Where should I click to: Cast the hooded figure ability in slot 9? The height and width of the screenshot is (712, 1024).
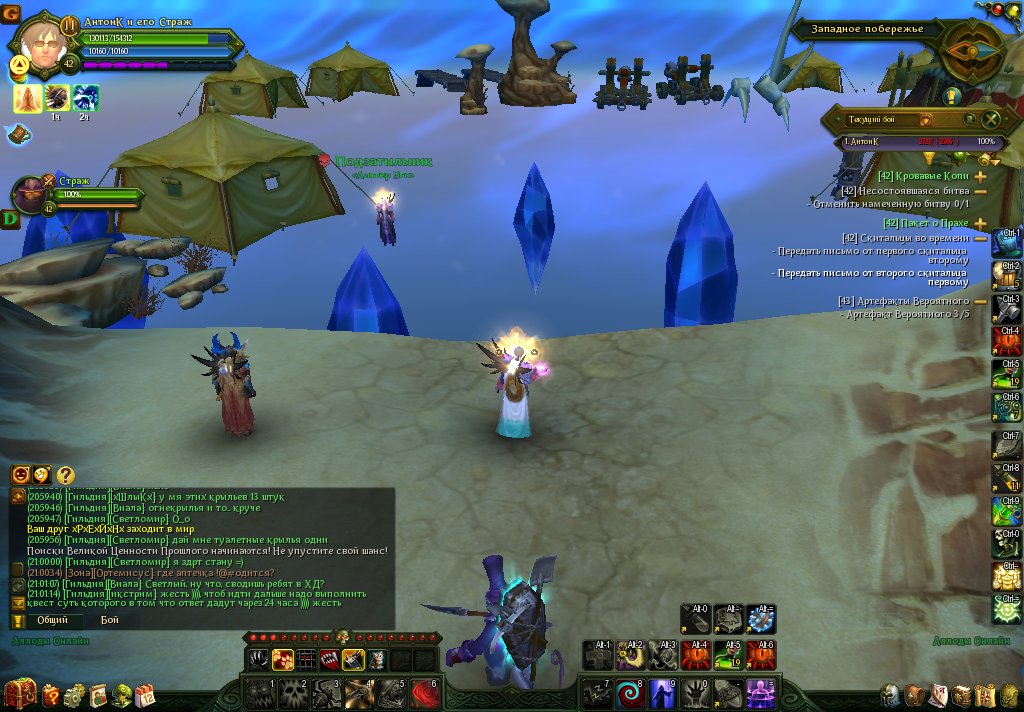663,691
